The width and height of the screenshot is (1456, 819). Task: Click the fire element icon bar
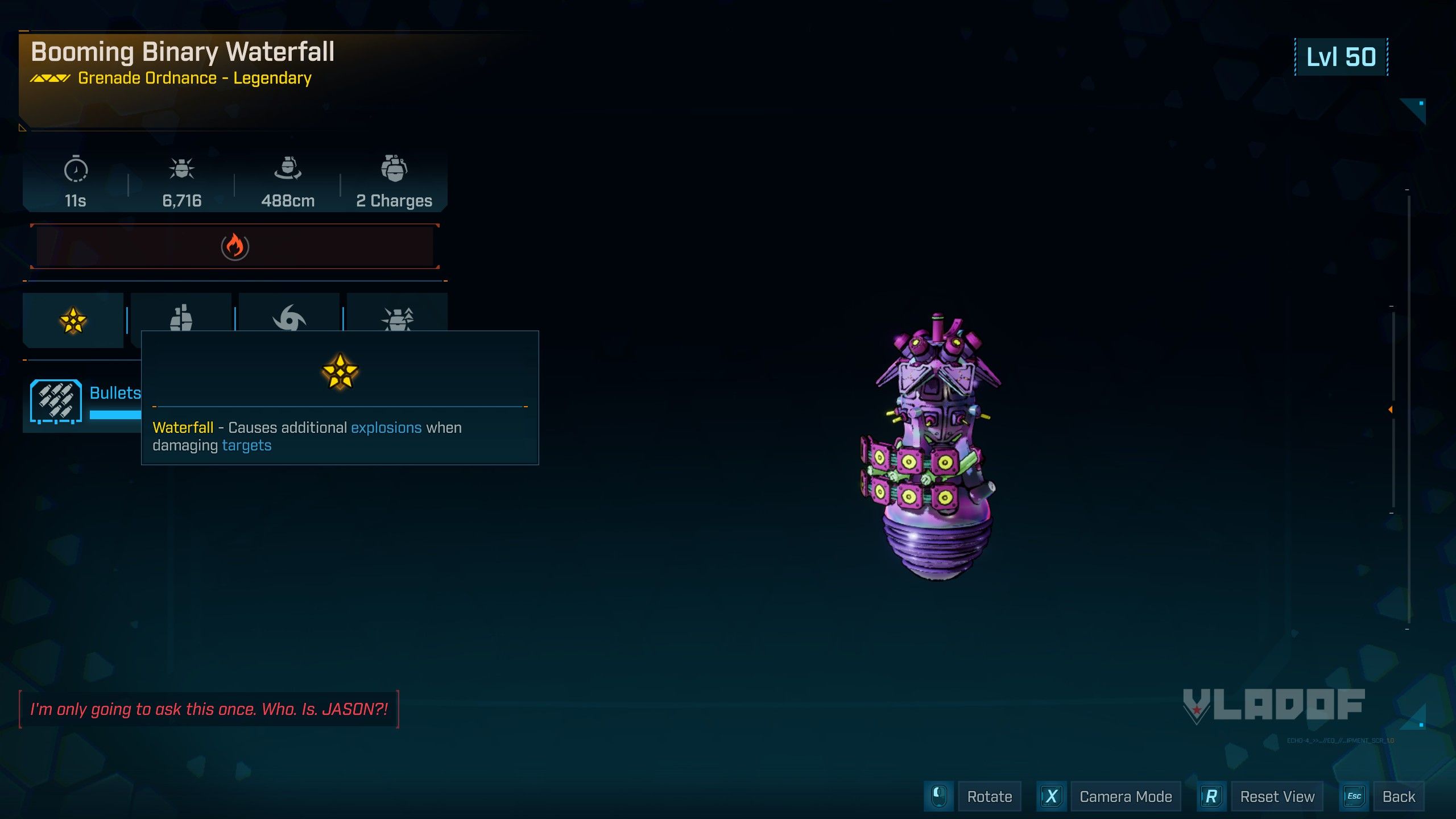[235, 246]
